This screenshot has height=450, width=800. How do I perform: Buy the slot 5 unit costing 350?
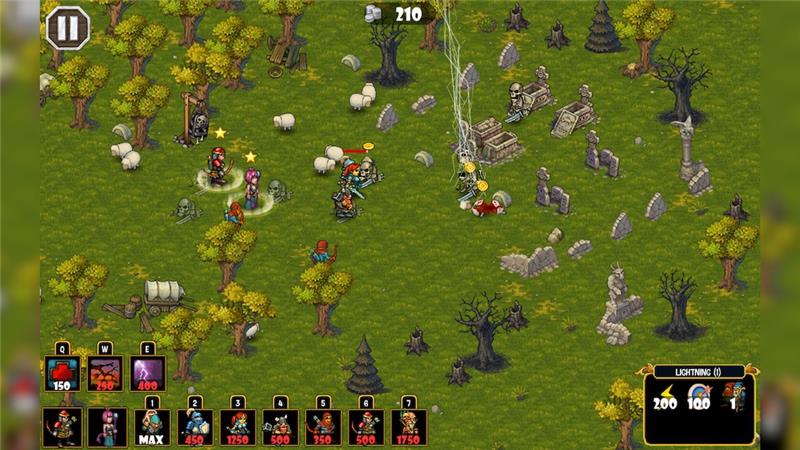pyautogui.click(x=323, y=427)
